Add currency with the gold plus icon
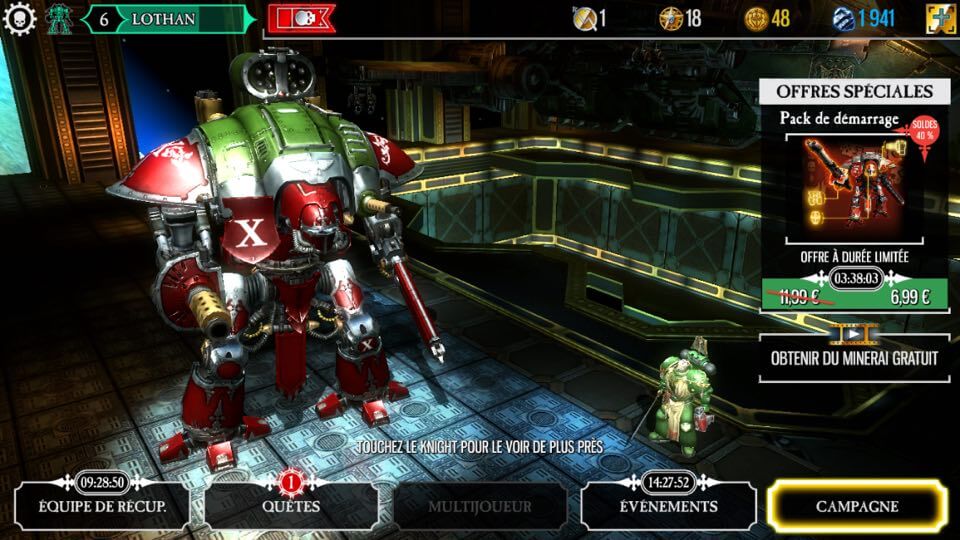The image size is (960, 540). tap(940, 18)
